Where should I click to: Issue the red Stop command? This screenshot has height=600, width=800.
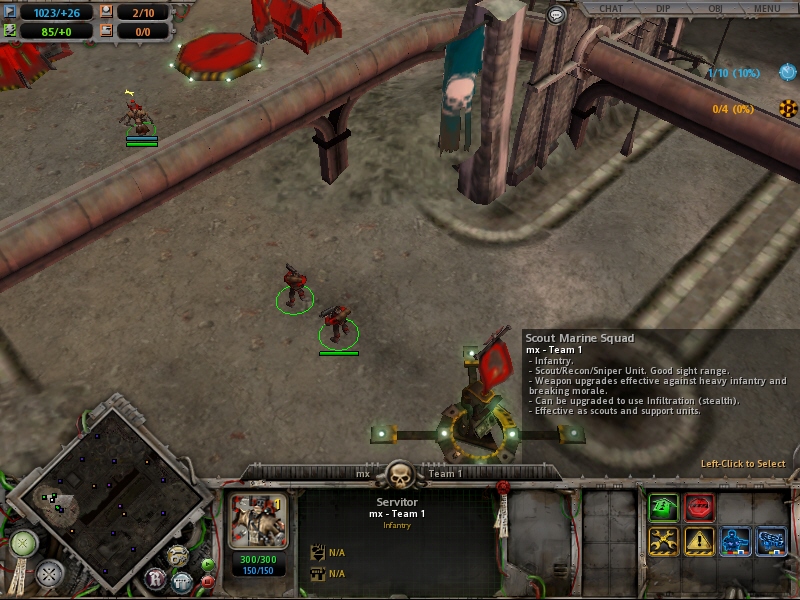coord(699,507)
